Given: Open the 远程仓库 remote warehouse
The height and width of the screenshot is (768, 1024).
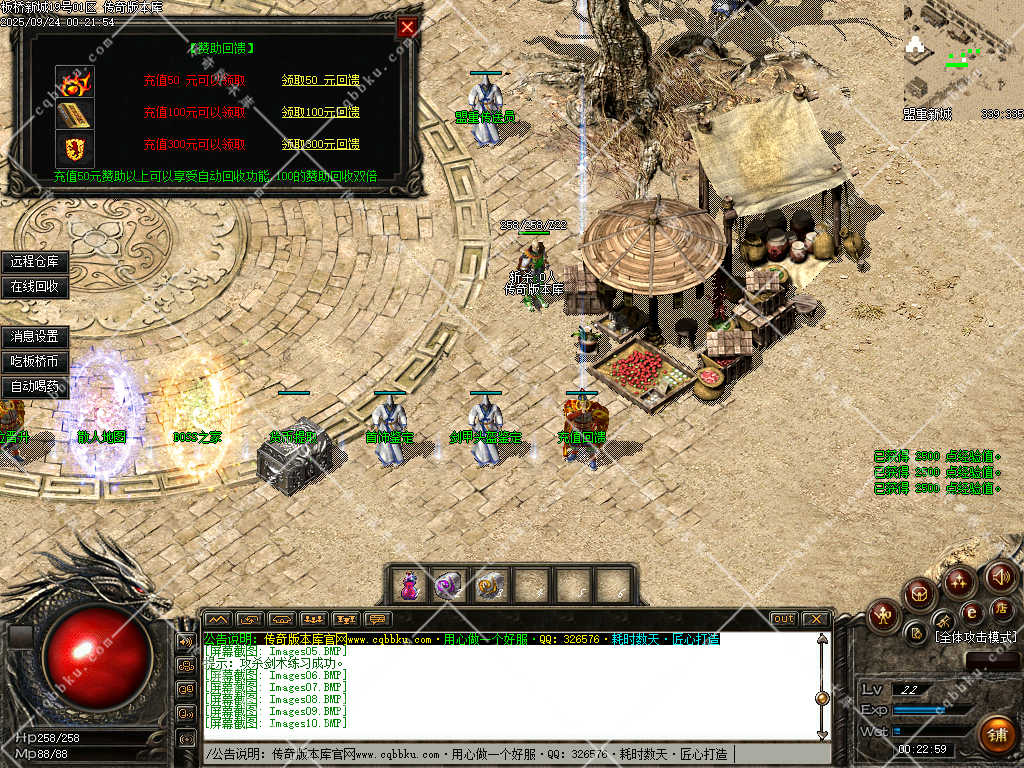Looking at the screenshot, I should click(x=35, y=262).
